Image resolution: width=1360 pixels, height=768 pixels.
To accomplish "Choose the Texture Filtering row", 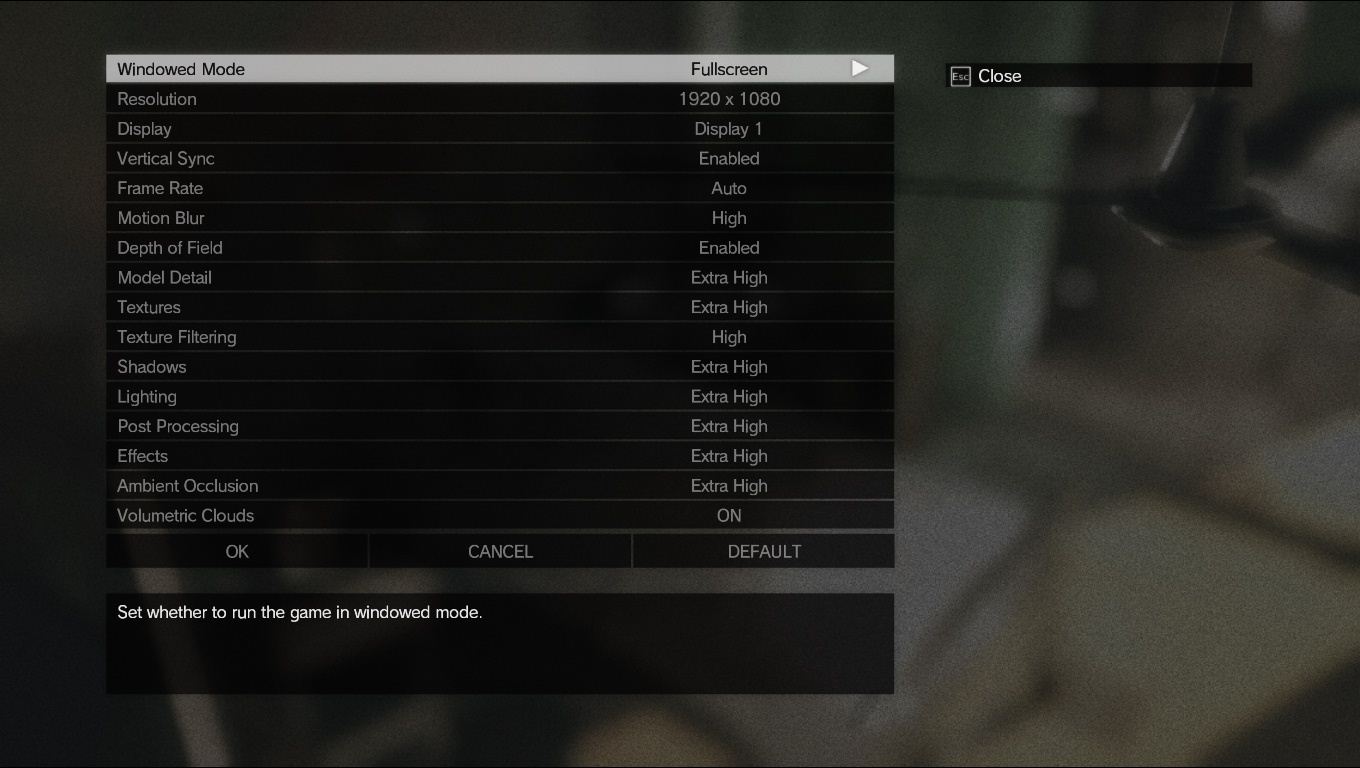I will (500, 337).
